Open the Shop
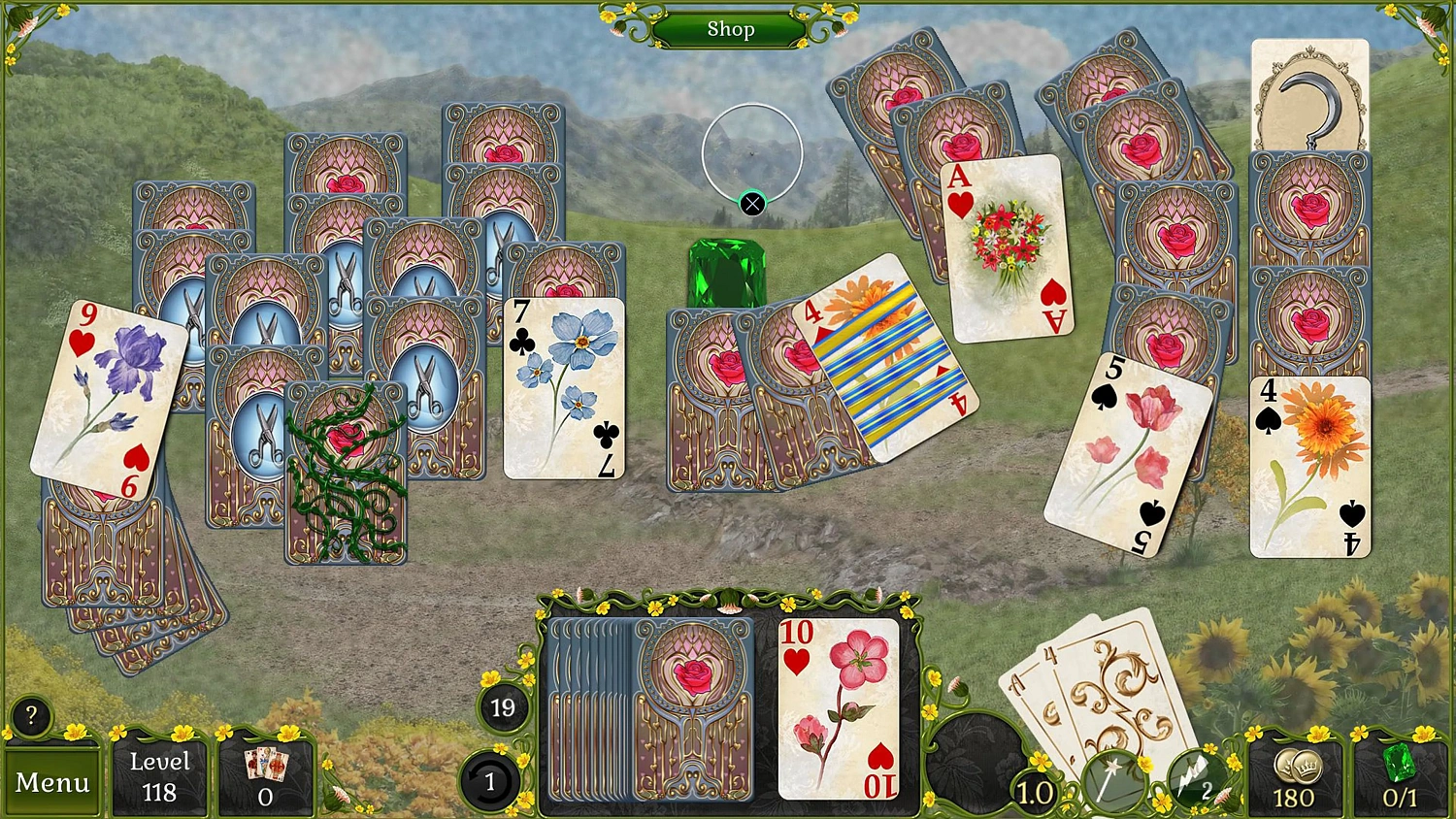The height and width of the screenshot is (819, 1456). tap(732, 29)
